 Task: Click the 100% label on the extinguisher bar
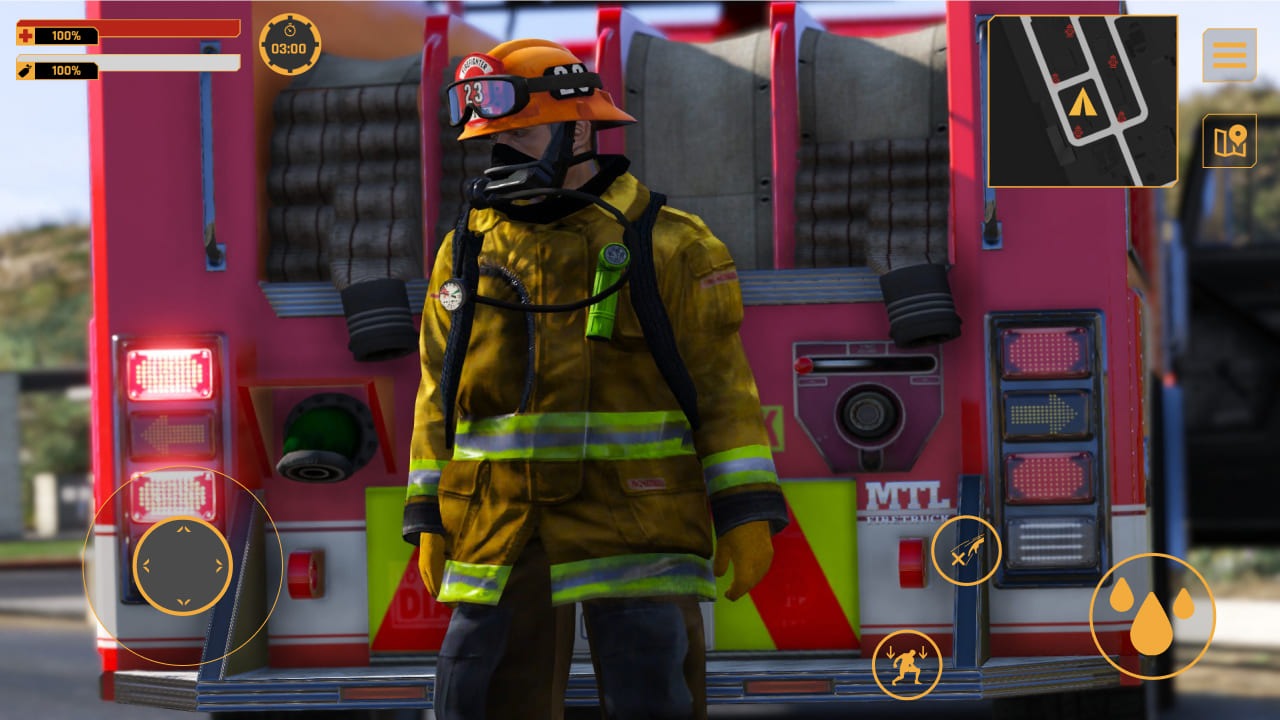click(66, 71)
